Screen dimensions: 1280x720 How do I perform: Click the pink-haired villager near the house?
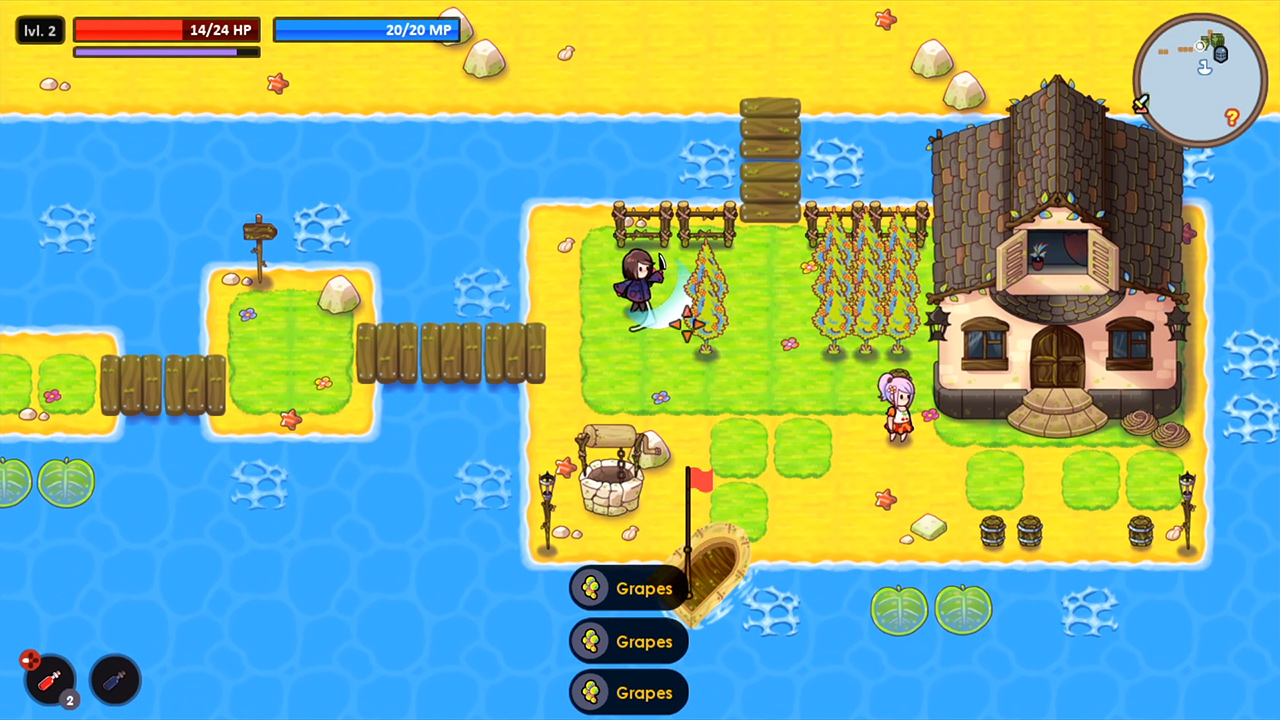(897, 405)
